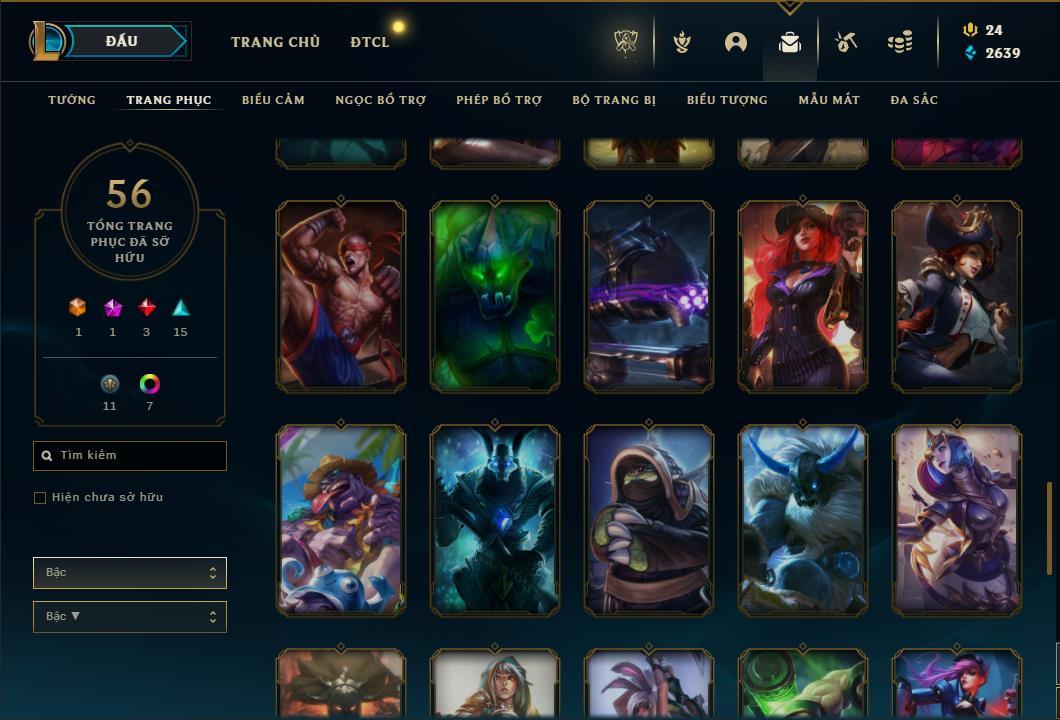
Task: Open the BỘ TRANG BỊ tab
Action: point(614,100)
